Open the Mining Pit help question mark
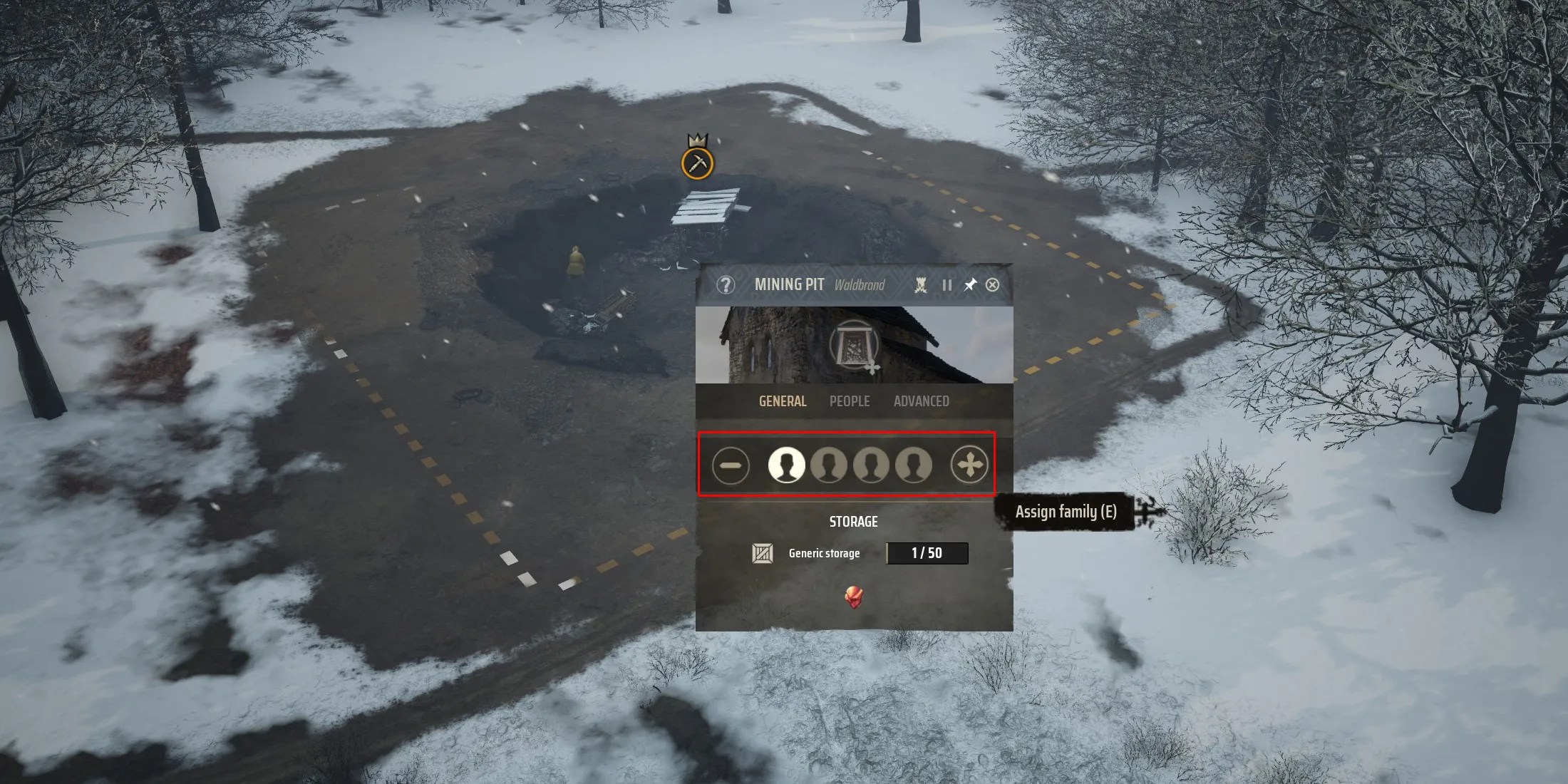Image resolution: width=1568 pixels, height=784 pixels. (x=726, y=285)
